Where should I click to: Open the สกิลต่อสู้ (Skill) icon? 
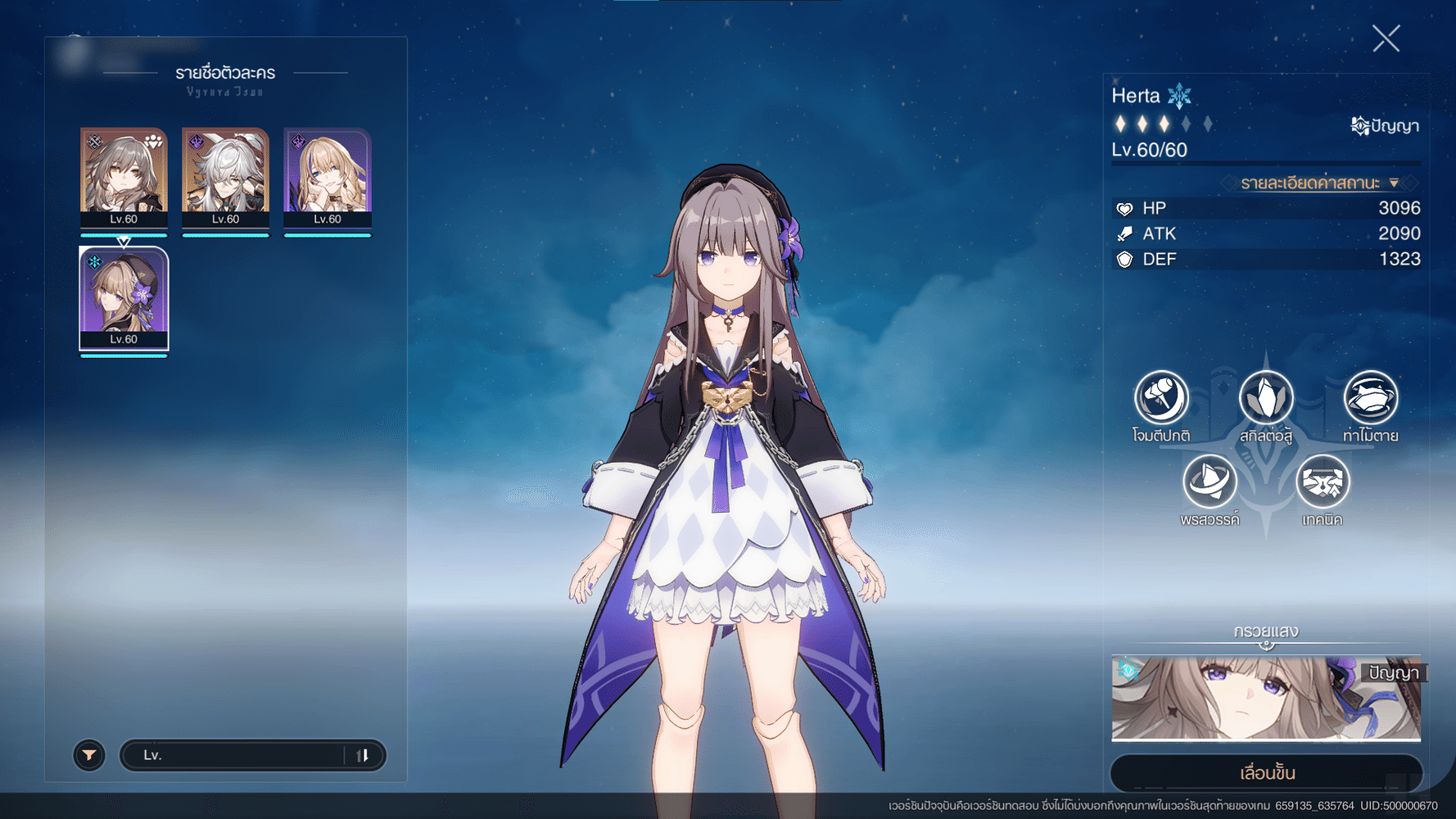pyautogui.click(x=1266, y=399)
